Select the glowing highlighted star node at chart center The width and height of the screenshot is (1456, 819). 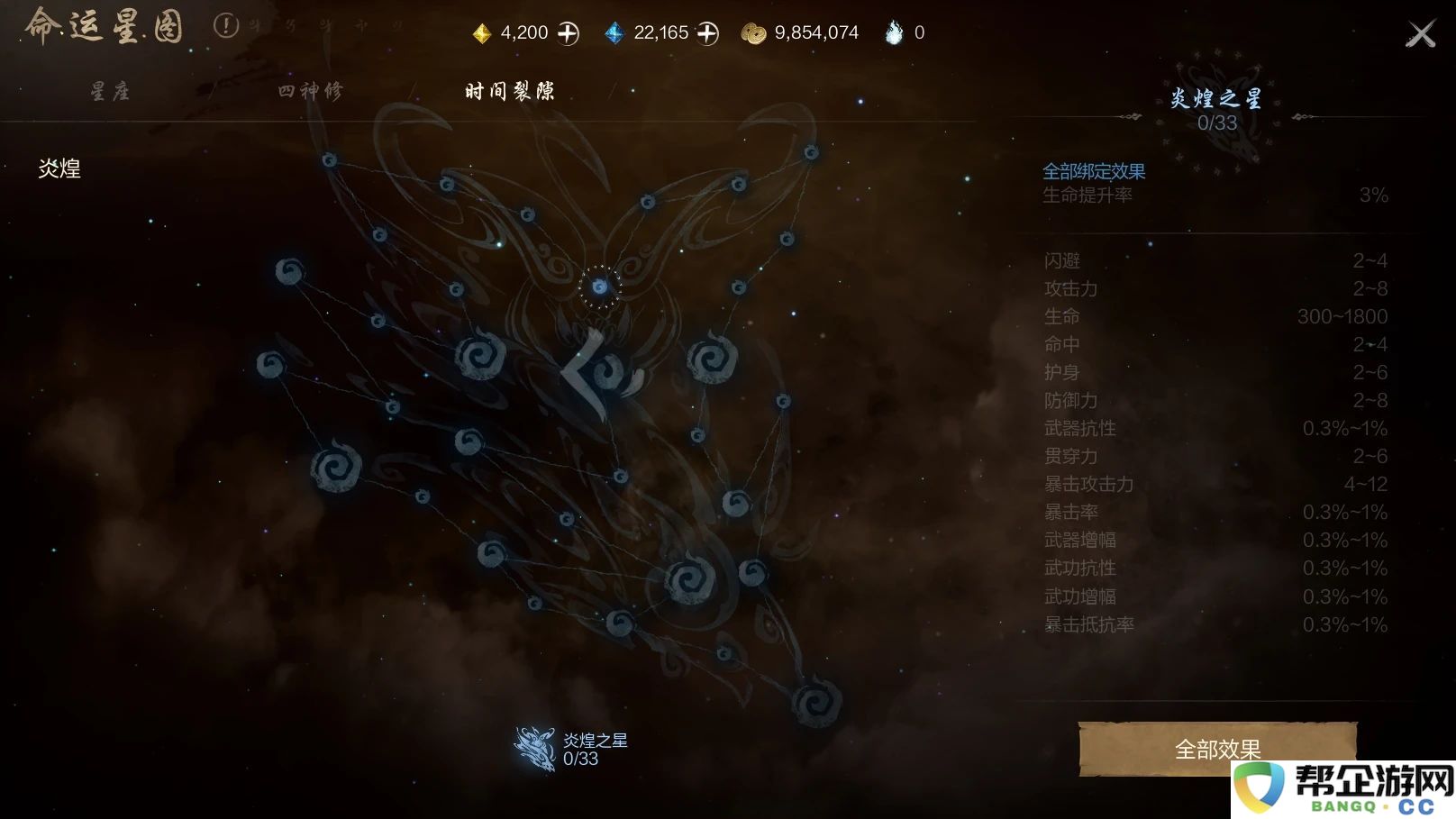coord(599,287)
